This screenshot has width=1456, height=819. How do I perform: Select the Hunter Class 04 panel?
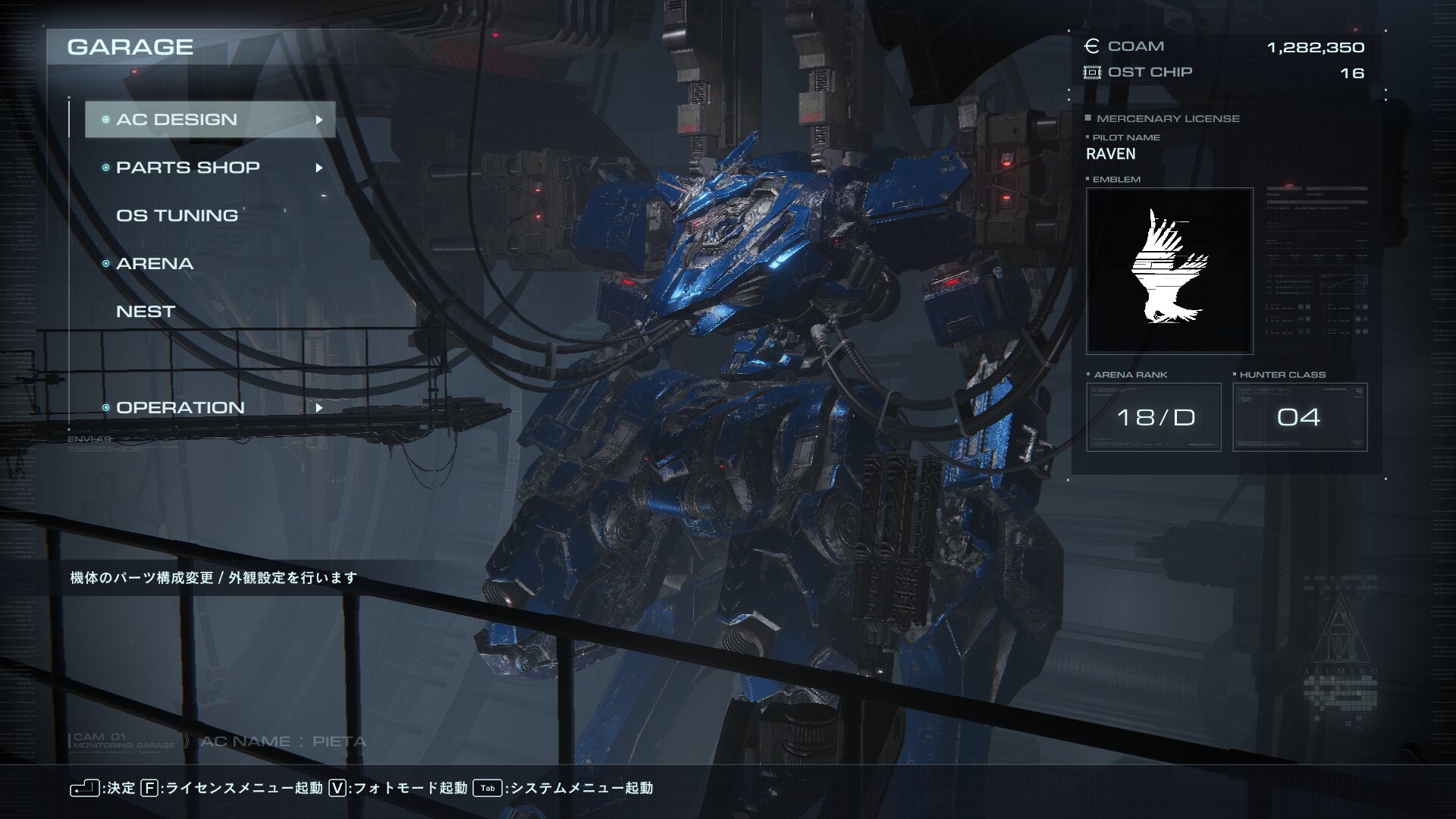1299,417
